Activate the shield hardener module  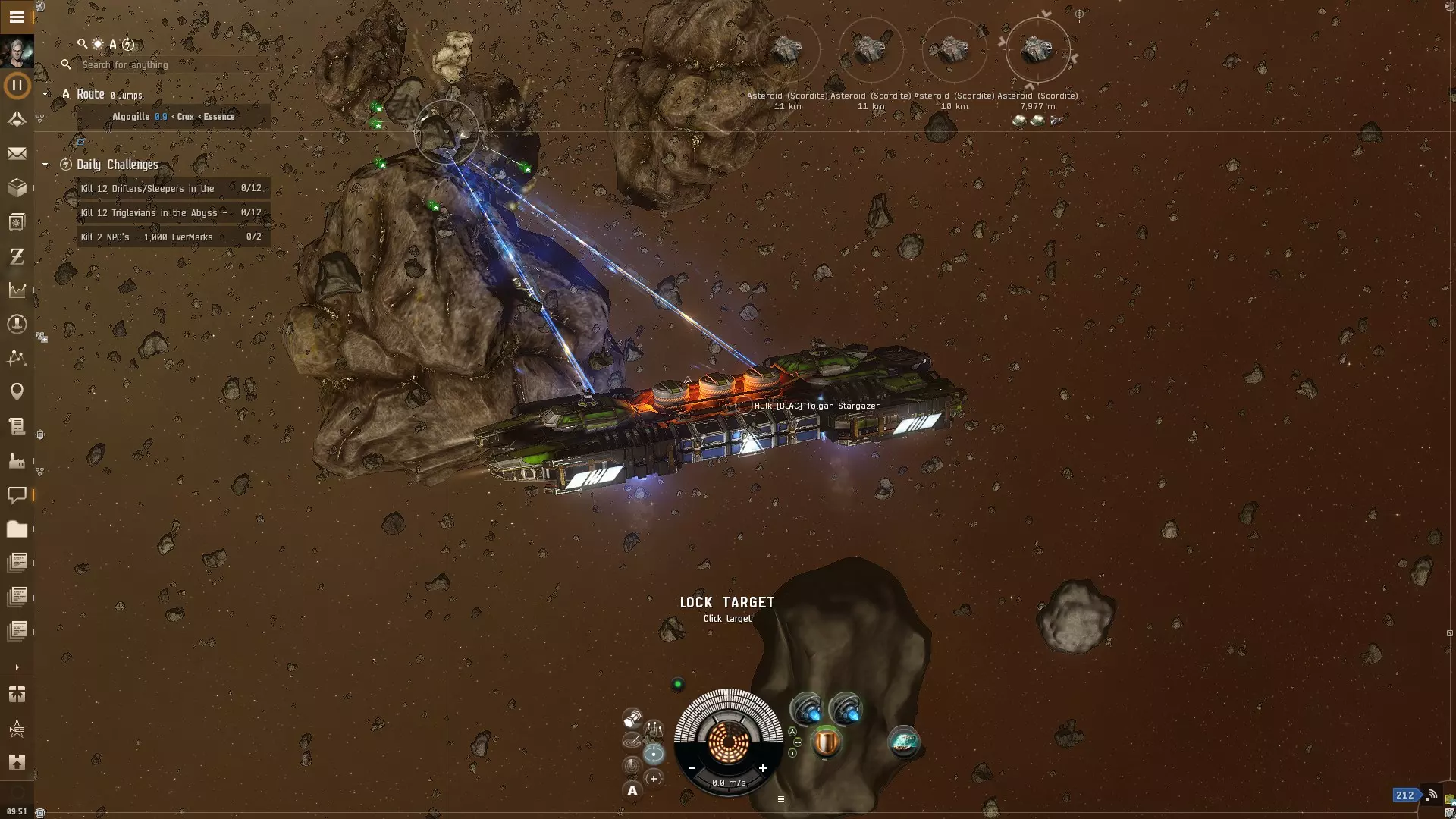(x=826, y=742)
